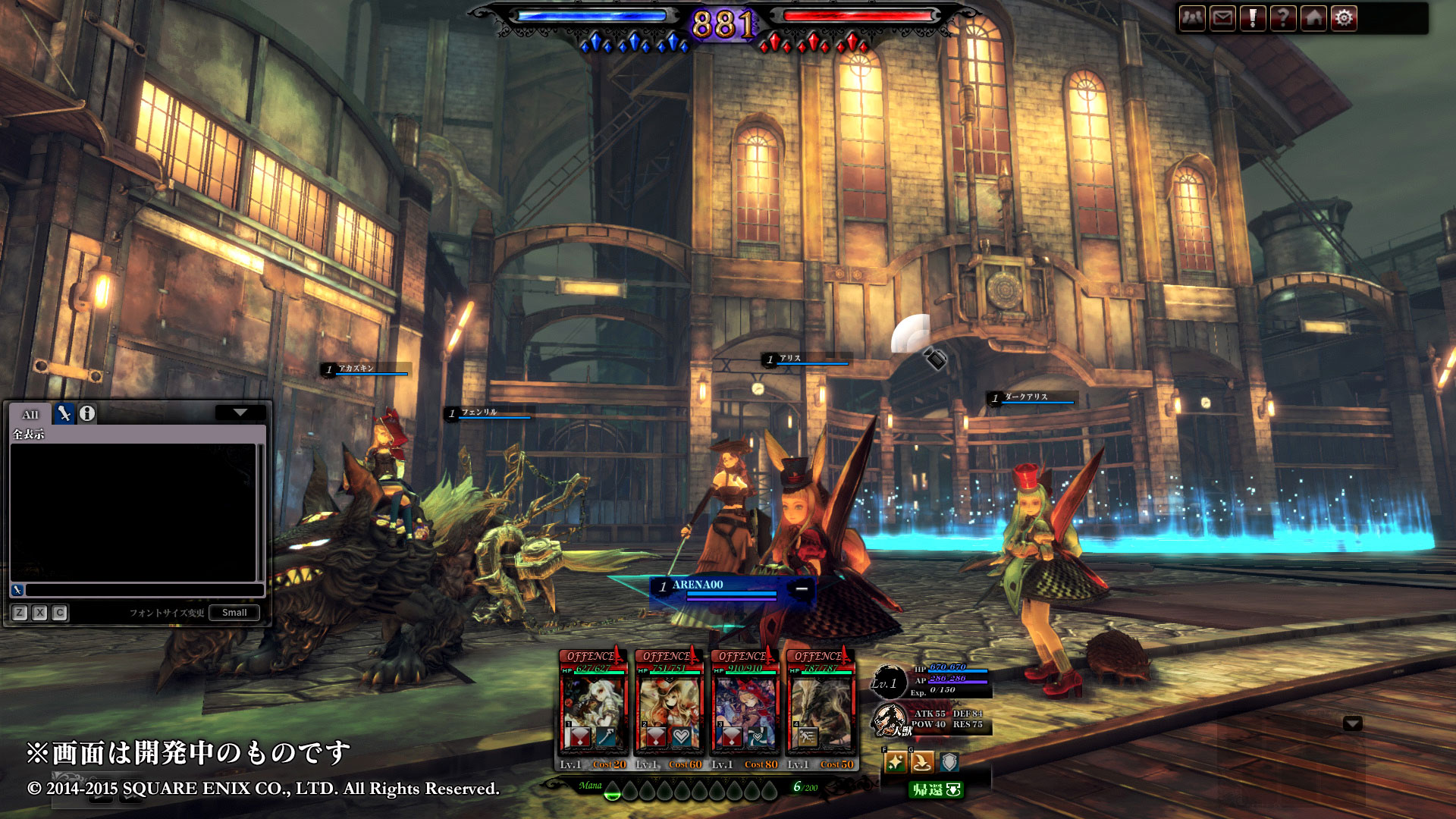Open the question mark help button
The width and height of the screenshot is (1456, 819).
1283,18
